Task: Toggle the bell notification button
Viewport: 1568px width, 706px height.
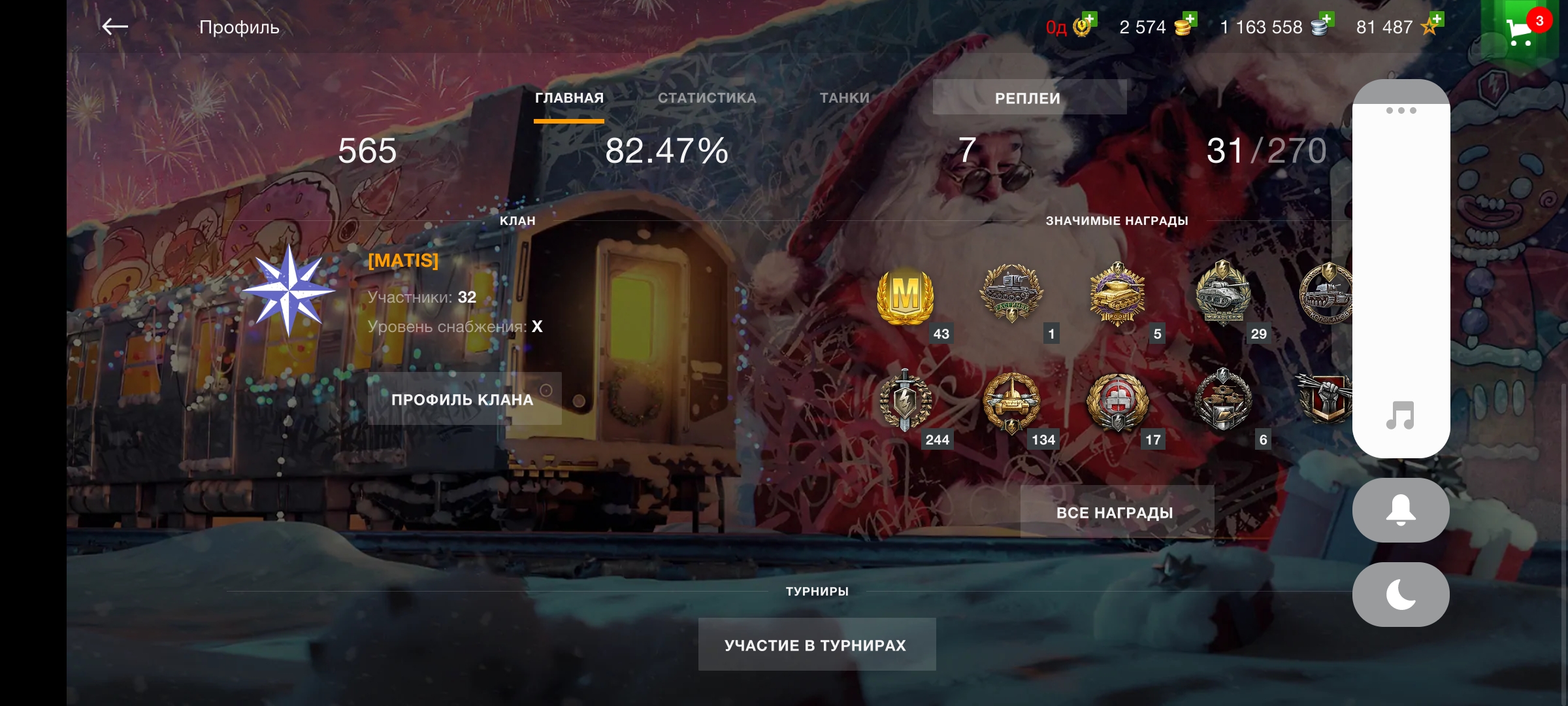Action: coord(1400,511)
